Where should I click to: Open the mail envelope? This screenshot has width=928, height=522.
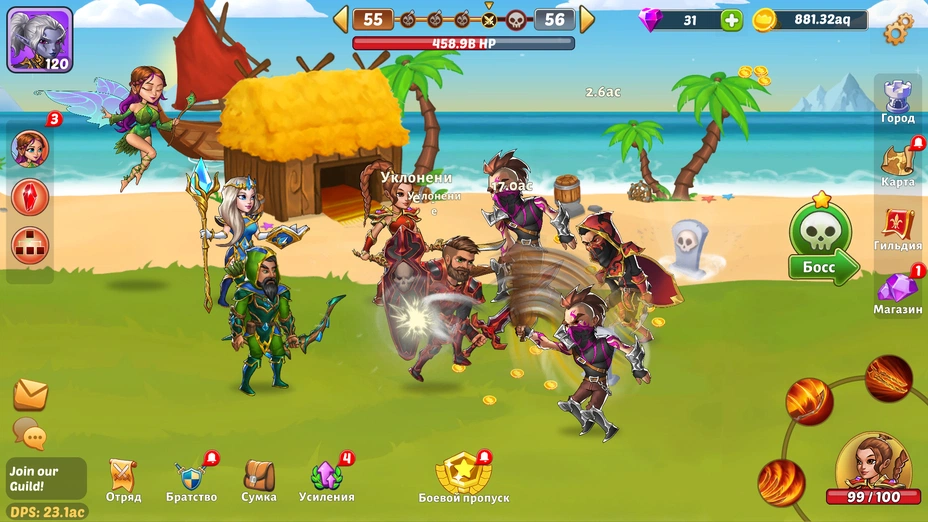31,395
